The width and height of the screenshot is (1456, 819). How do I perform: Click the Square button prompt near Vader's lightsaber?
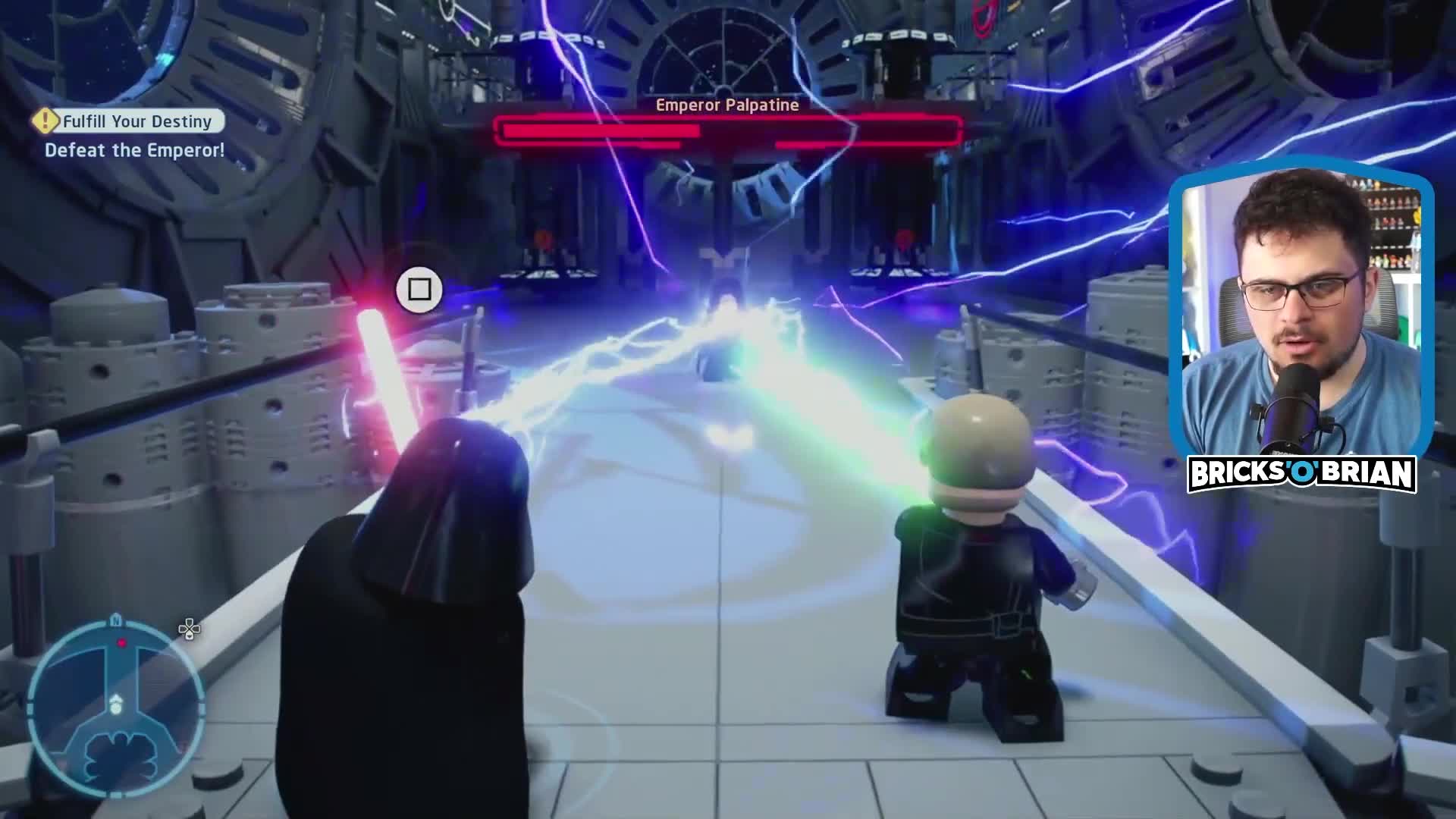click(x=419, y=290)
